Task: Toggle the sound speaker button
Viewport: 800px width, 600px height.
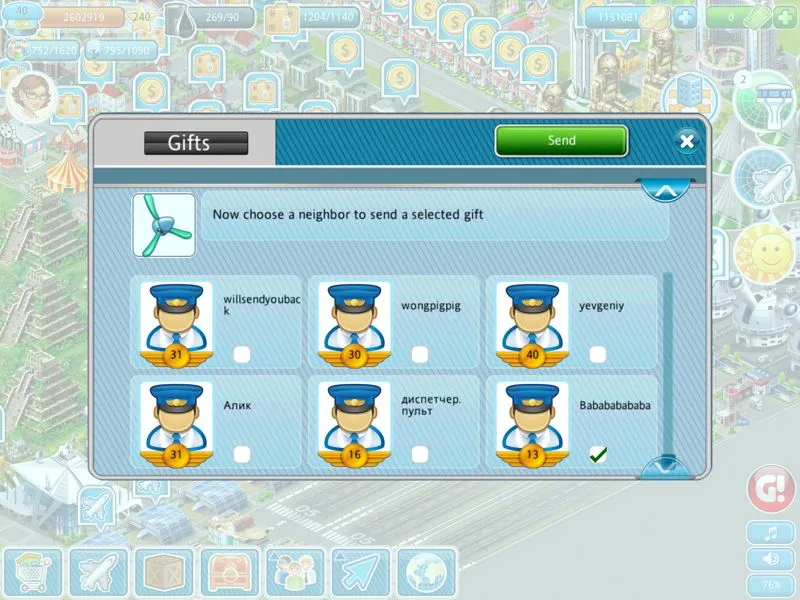Action: pyautogui.click(x=771, y=559)
